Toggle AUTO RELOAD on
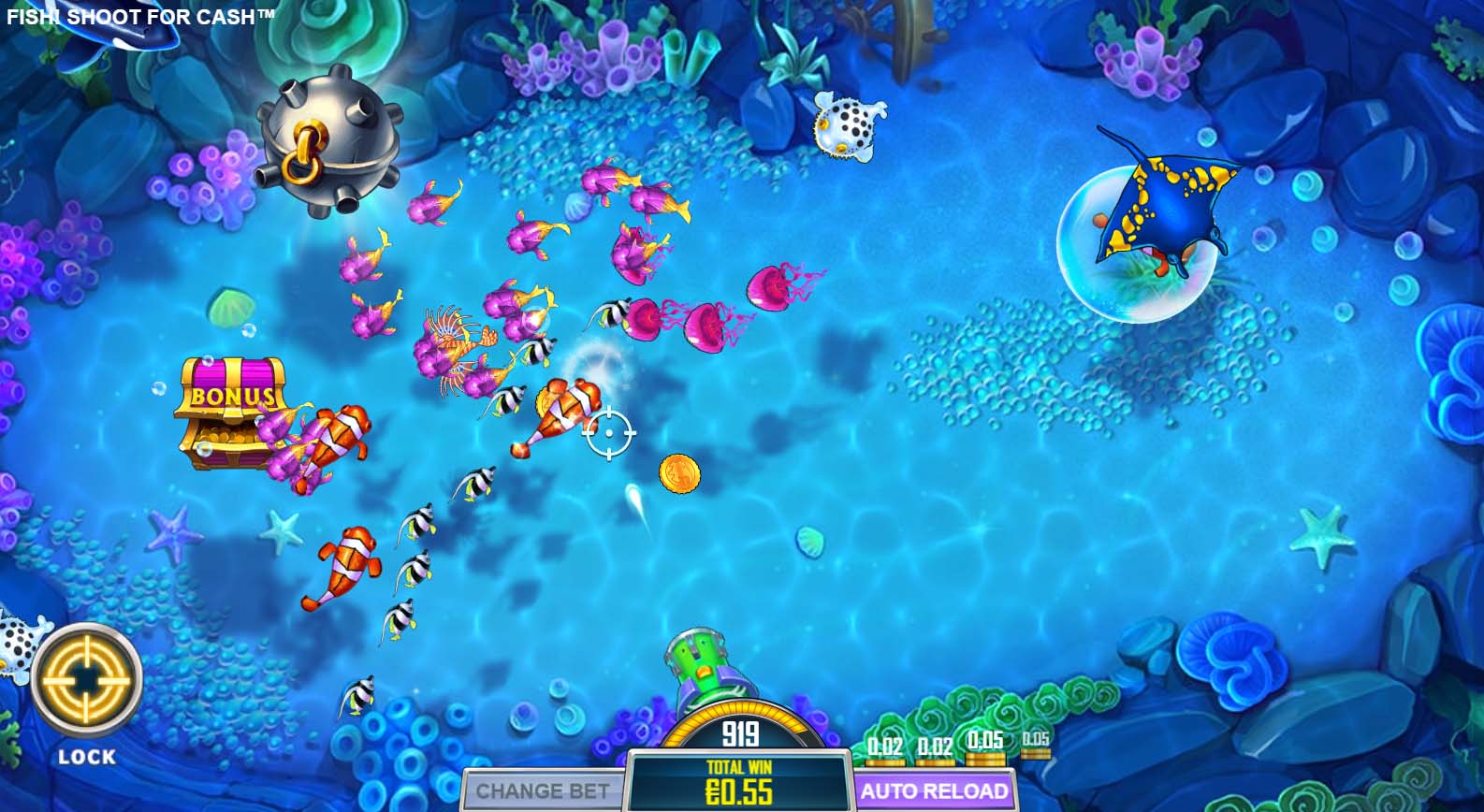The width and height of the screenshot is (1484, 812). (x=936, y=790)
